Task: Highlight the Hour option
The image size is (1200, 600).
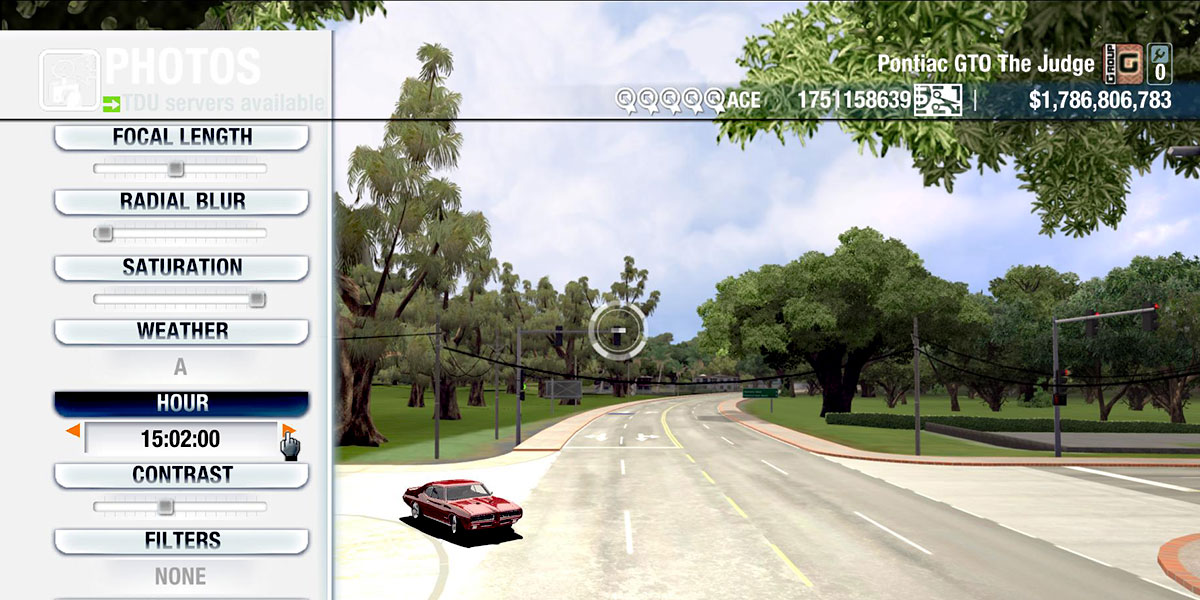Action: [x=181, y=403]
